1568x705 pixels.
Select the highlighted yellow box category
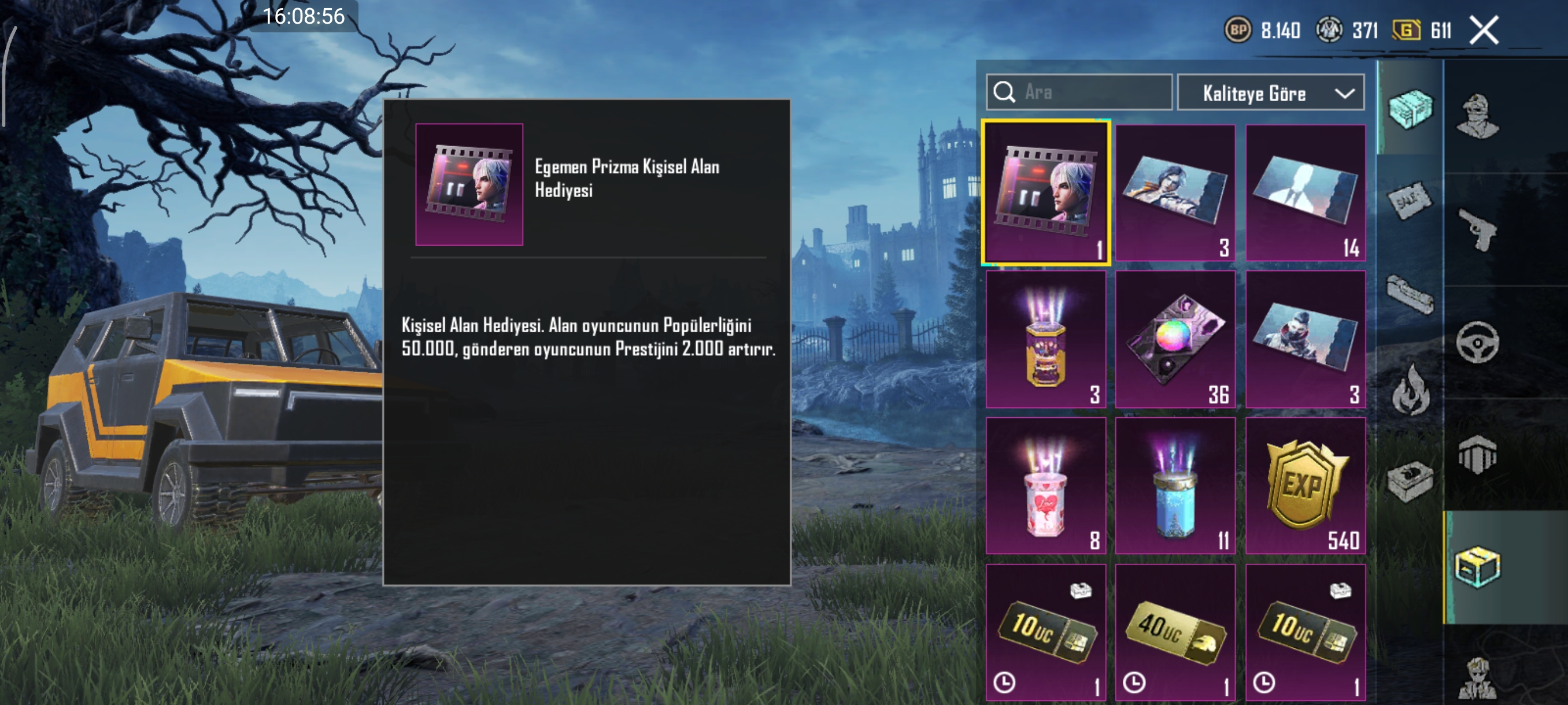click(1478, 567)
